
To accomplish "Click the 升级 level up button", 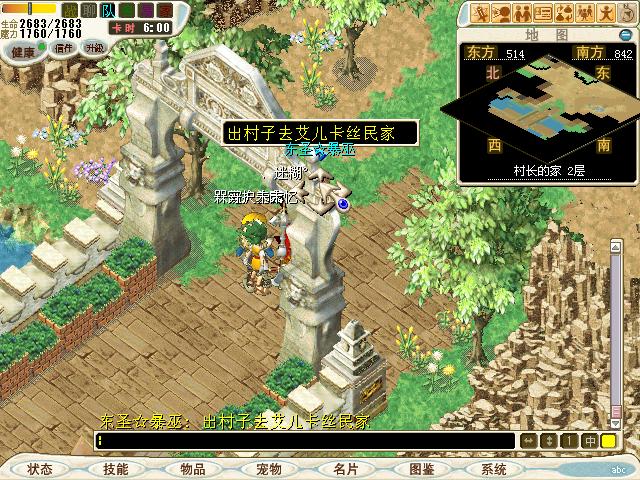I will pos(94,47).
